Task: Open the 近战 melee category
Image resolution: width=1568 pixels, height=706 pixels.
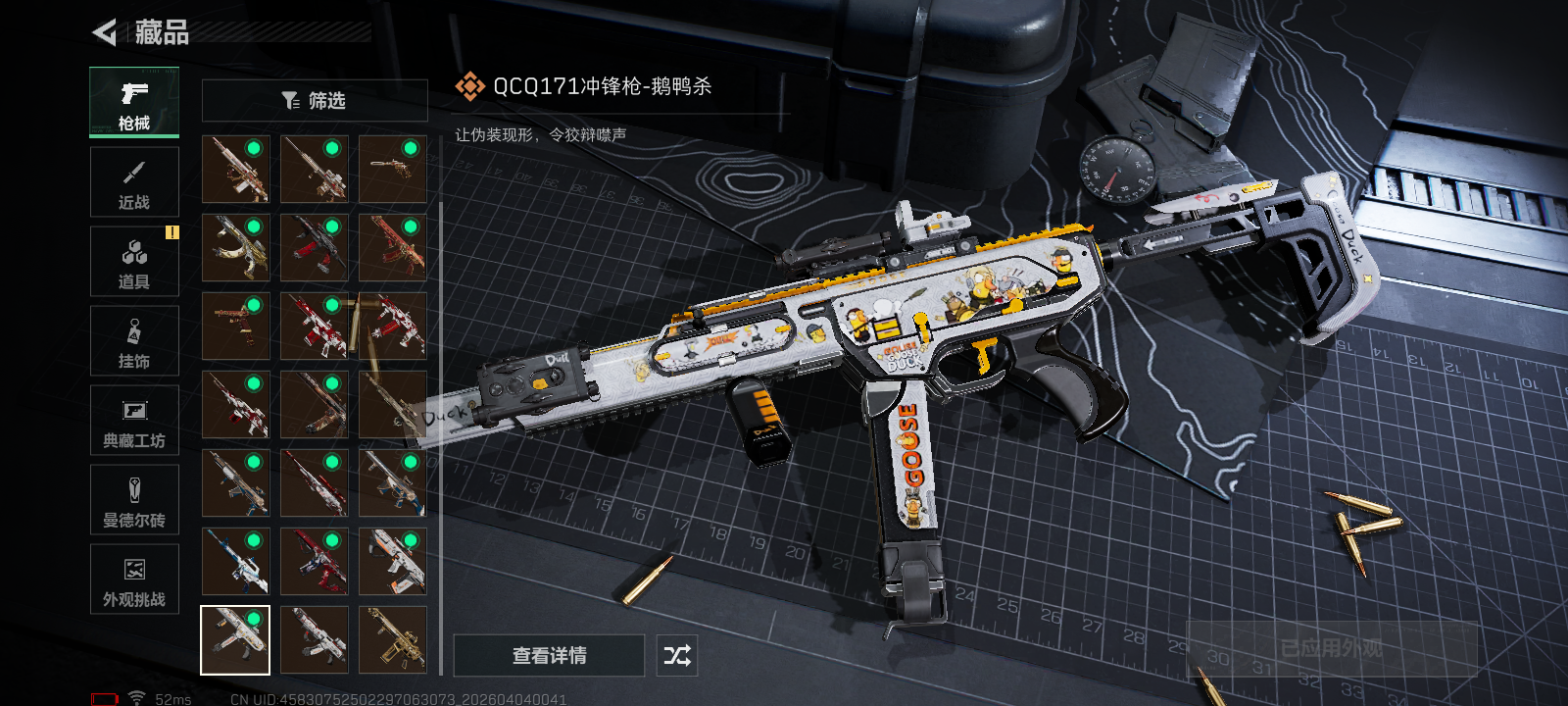Action: coord(134,182)
